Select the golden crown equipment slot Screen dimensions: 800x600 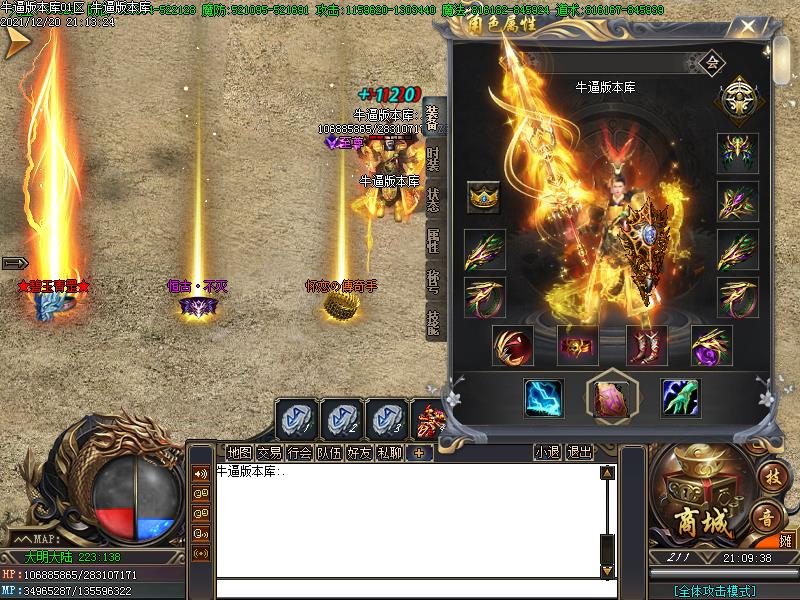click(484, 197)
